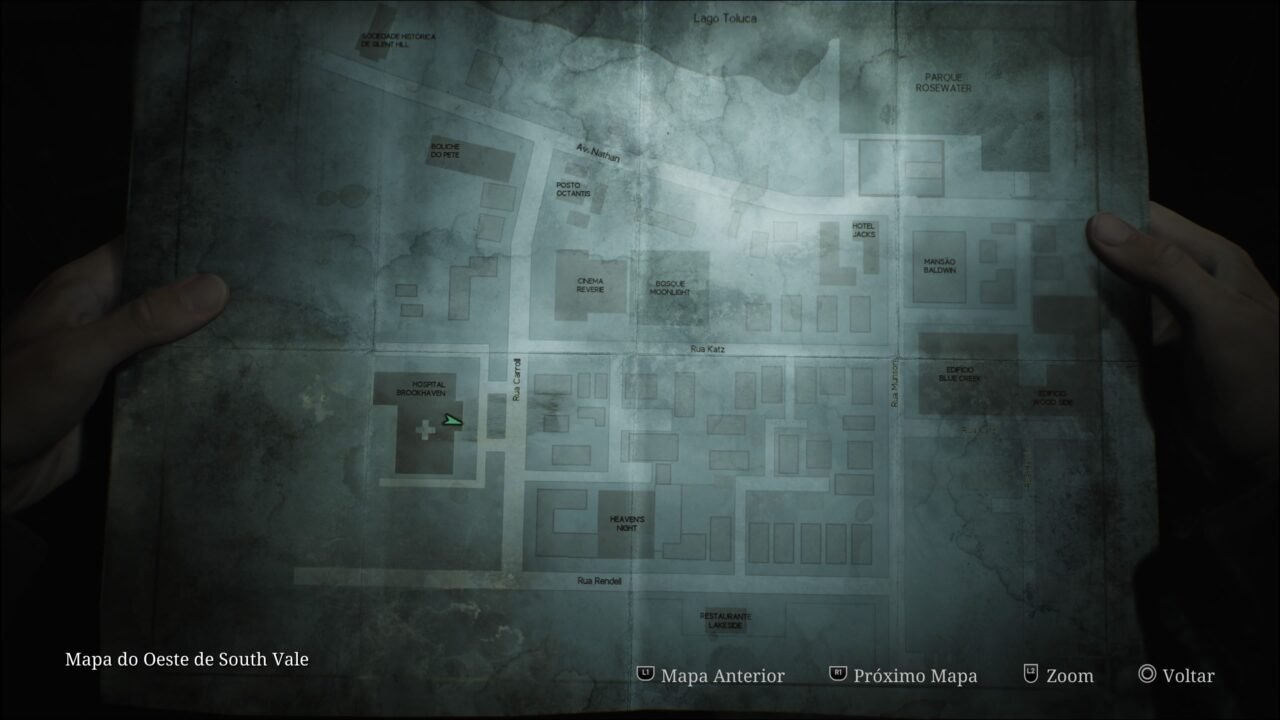
Task: Select the hospital cross symbol on the map
Action: click(x=424, y=432)
